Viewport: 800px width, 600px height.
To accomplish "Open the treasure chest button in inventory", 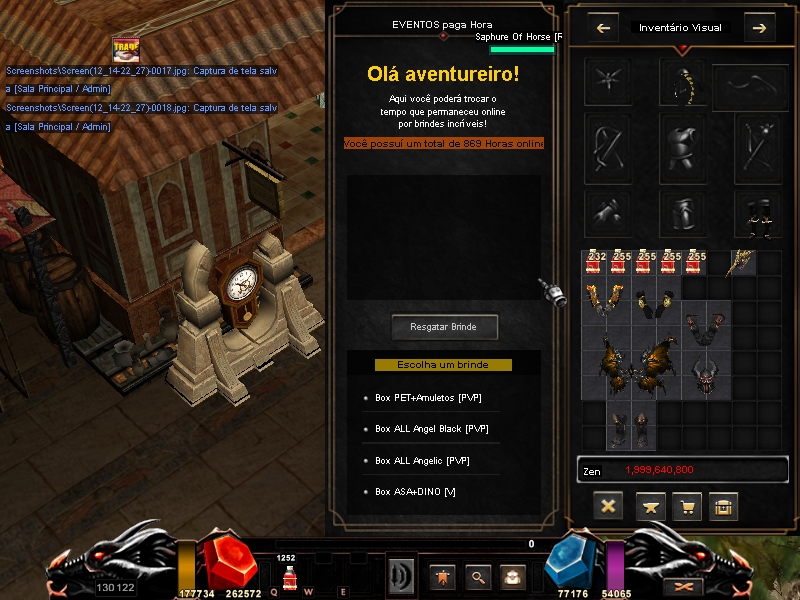I will point(723,506).
